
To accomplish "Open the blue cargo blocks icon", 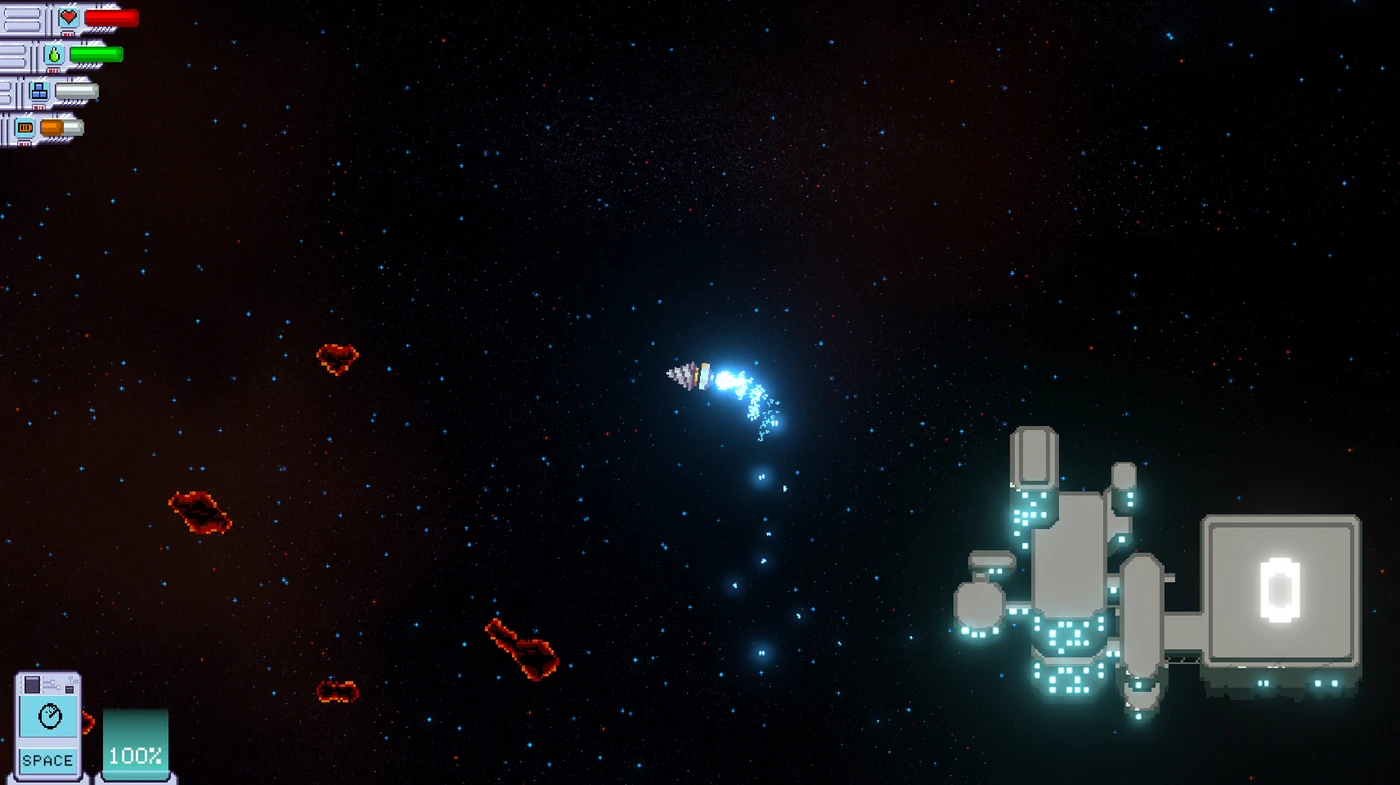I will 39,92.
